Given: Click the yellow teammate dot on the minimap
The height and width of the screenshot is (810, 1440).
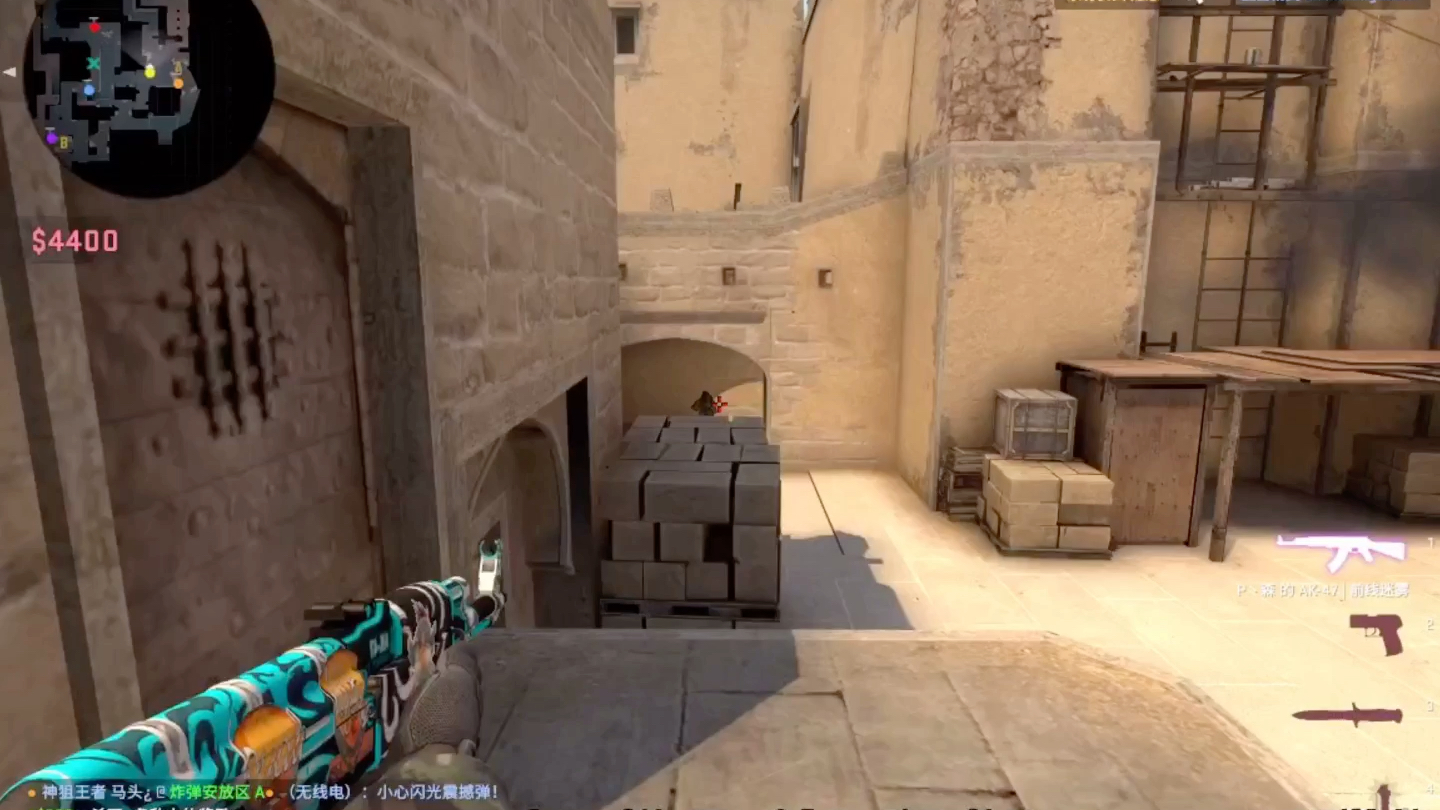Looking at the screenshot, I should (150, 72).
